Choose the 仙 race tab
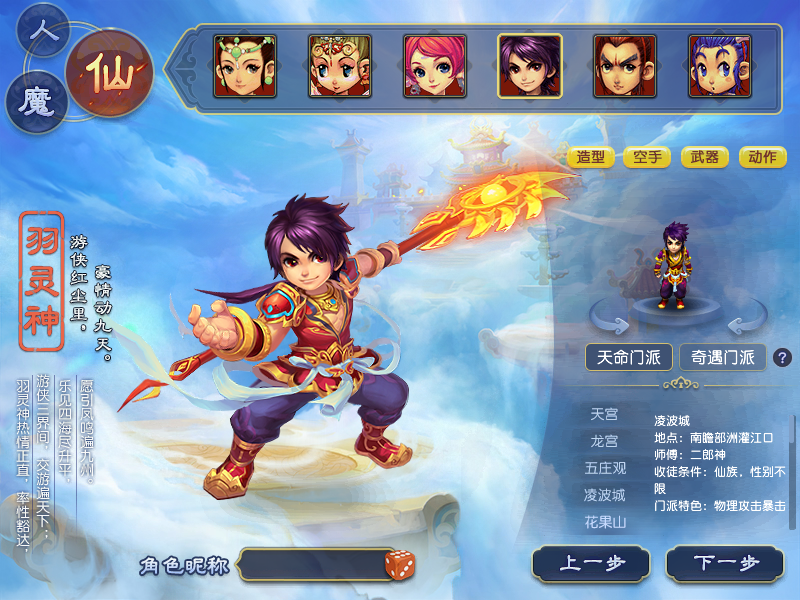Screen dimensions: 800x600 109,73
